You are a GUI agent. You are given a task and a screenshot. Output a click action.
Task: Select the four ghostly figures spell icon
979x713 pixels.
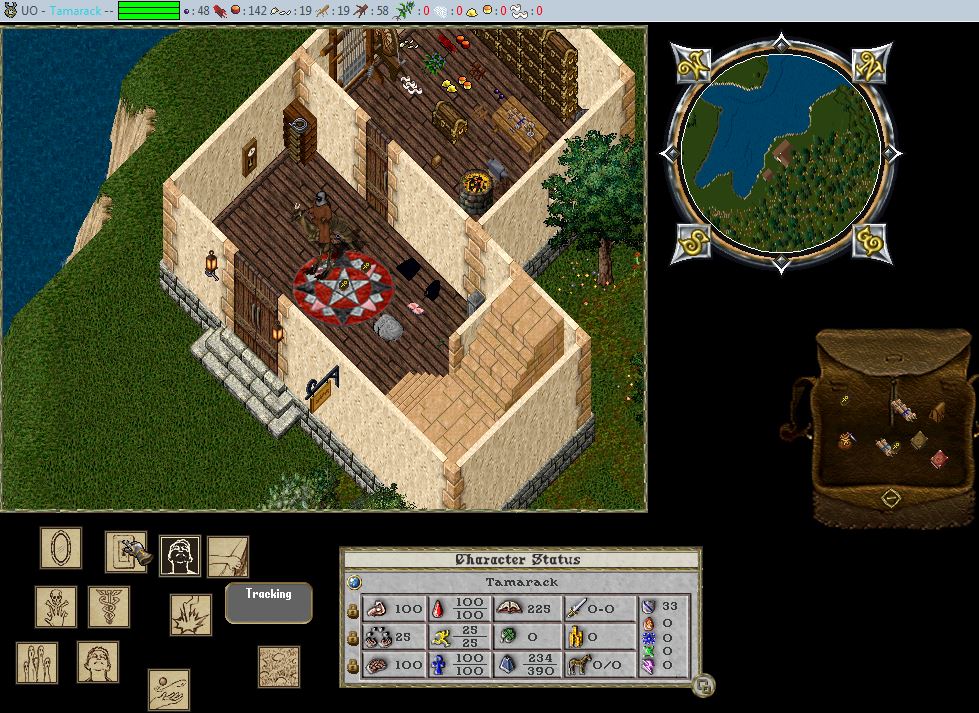click(x=36, y=663)
